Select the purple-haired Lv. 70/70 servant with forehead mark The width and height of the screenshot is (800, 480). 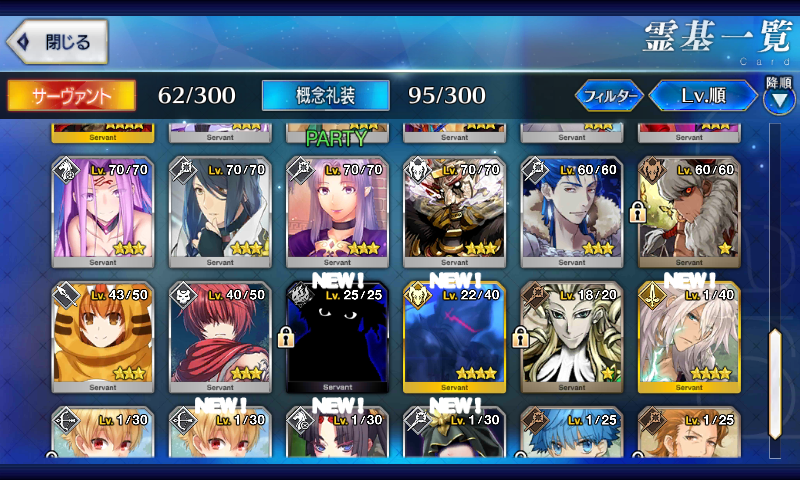102,212
